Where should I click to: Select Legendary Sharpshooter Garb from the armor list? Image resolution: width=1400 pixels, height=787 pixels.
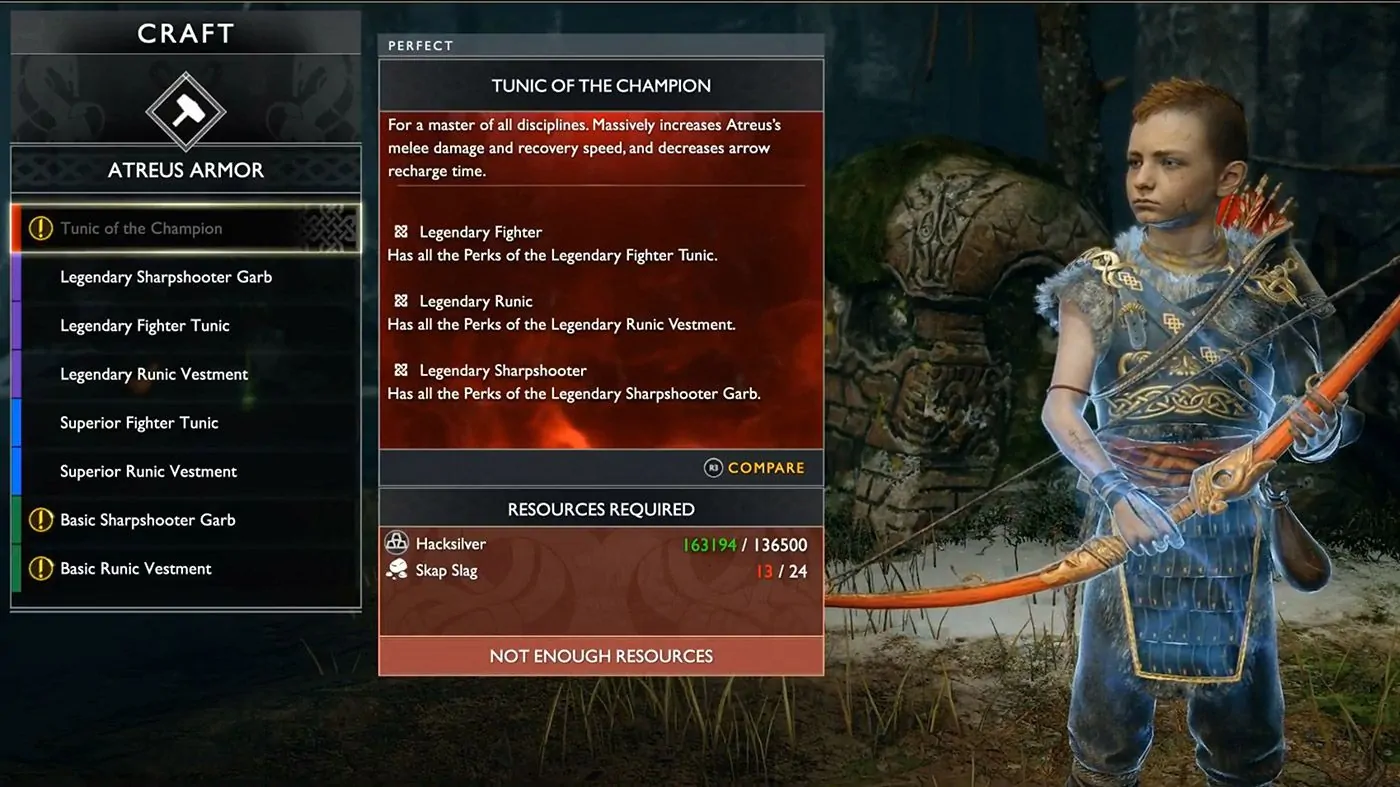tap(166, 276)
